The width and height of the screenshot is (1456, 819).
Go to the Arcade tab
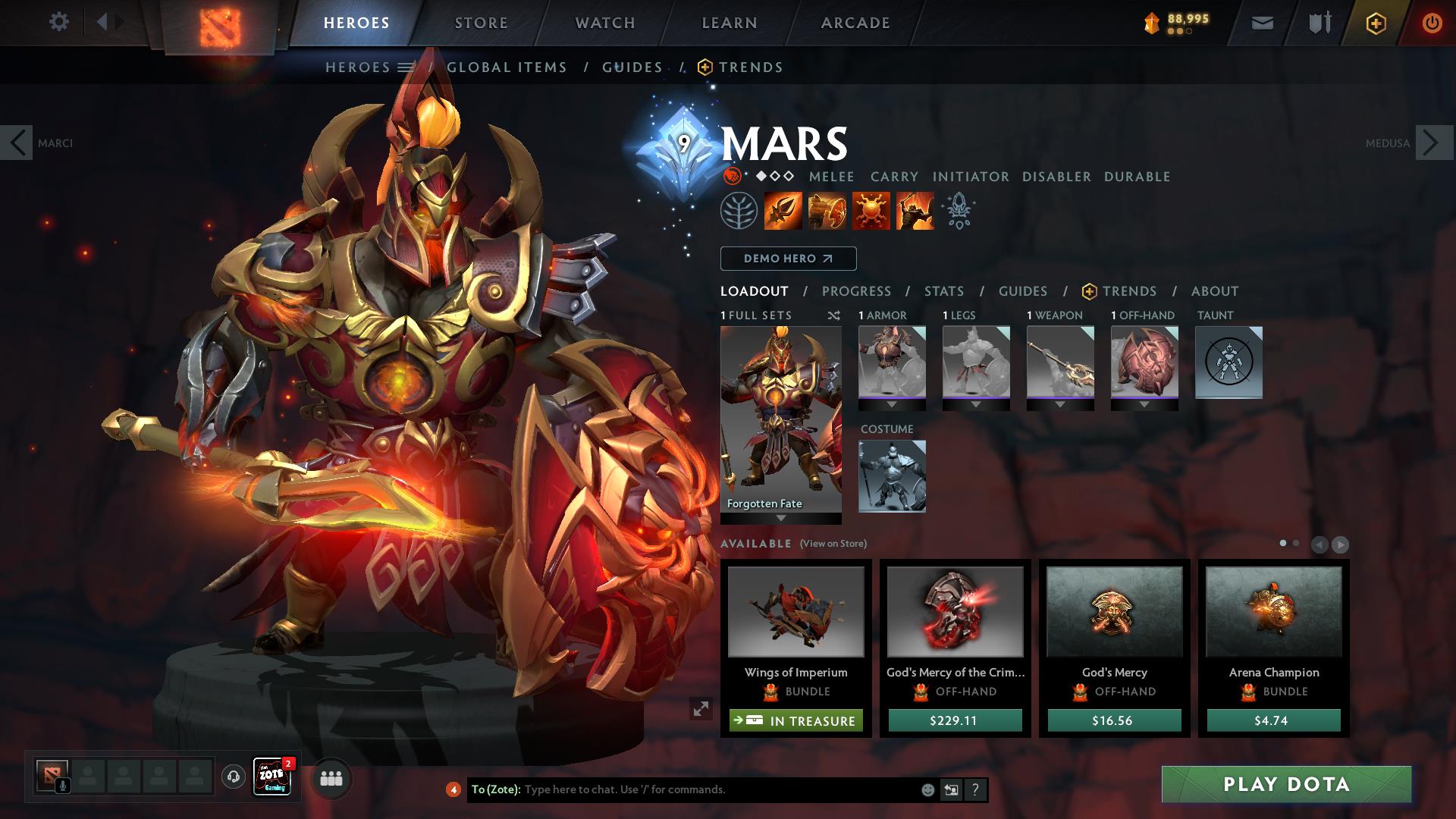coord(855,23)
